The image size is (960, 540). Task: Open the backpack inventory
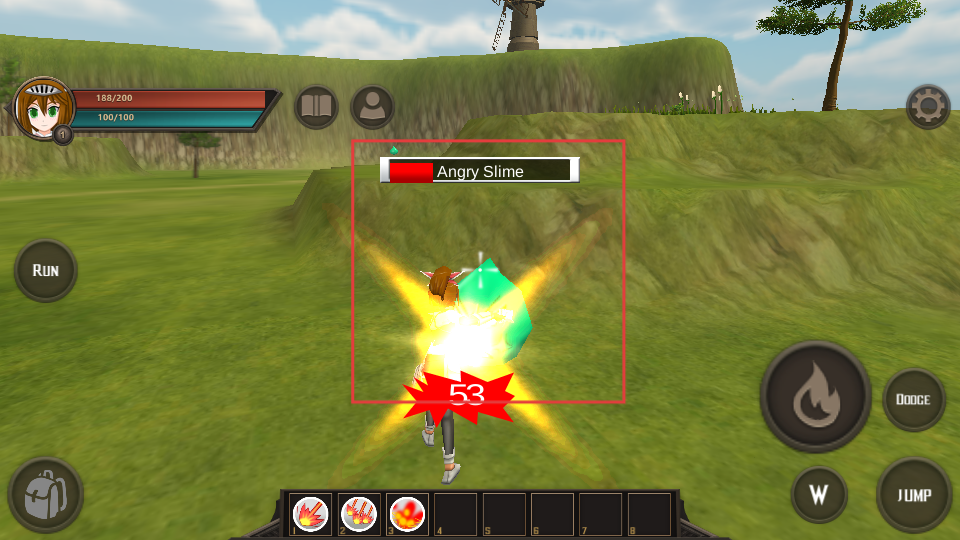click(45, 494)
